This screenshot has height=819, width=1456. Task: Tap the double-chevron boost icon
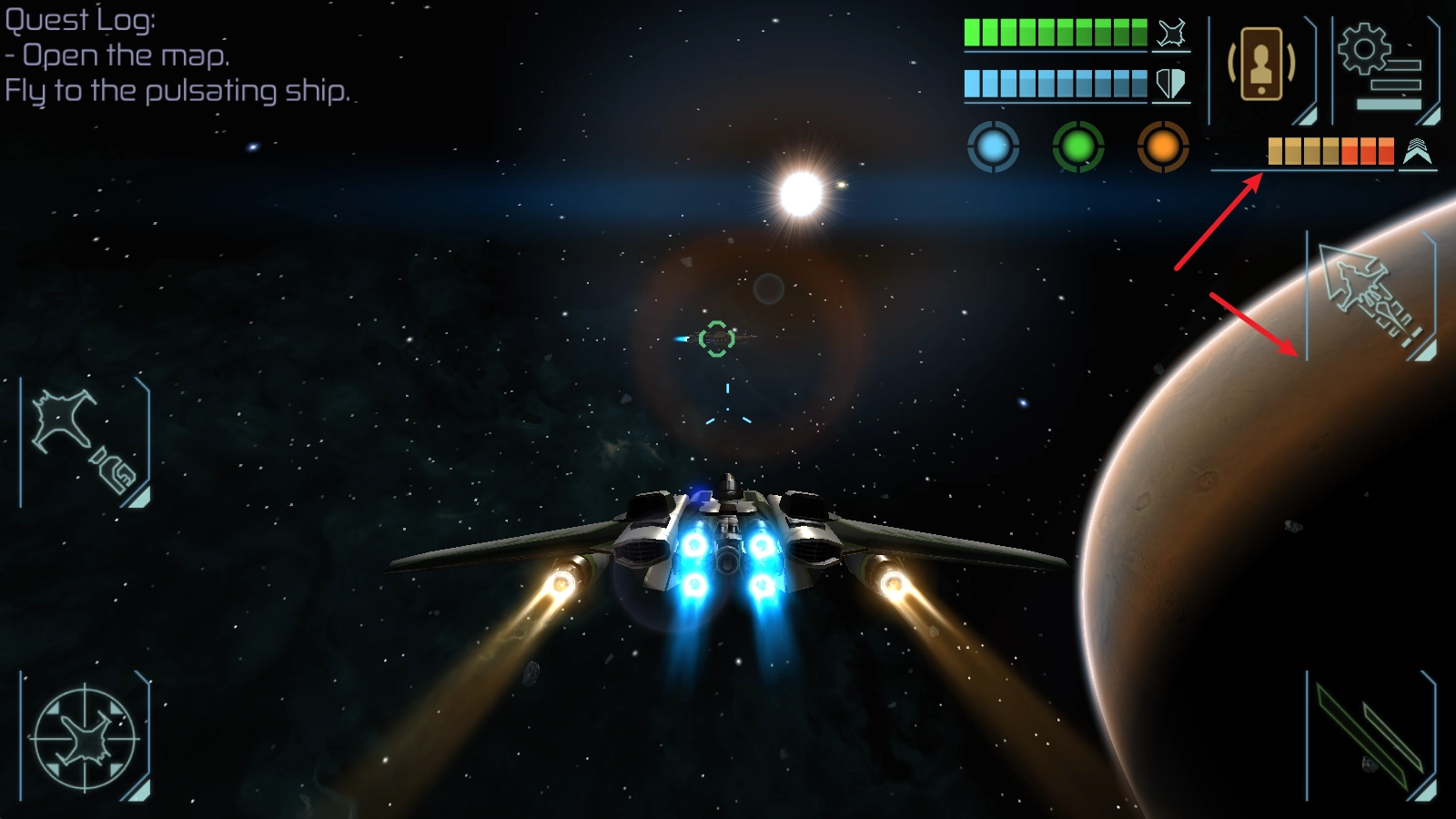pyautogui.click(x=1417, y=152)
